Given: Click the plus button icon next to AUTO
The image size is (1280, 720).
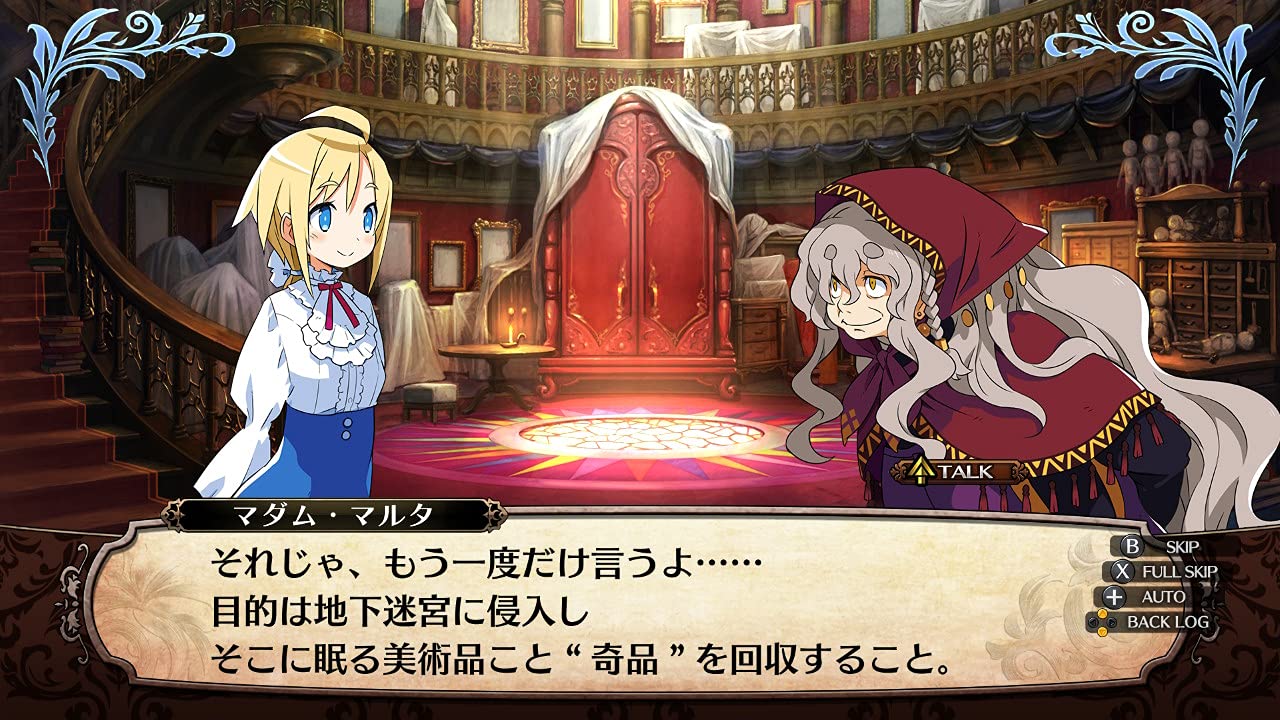Looking at the screenshot, I should pos(1114,597).
